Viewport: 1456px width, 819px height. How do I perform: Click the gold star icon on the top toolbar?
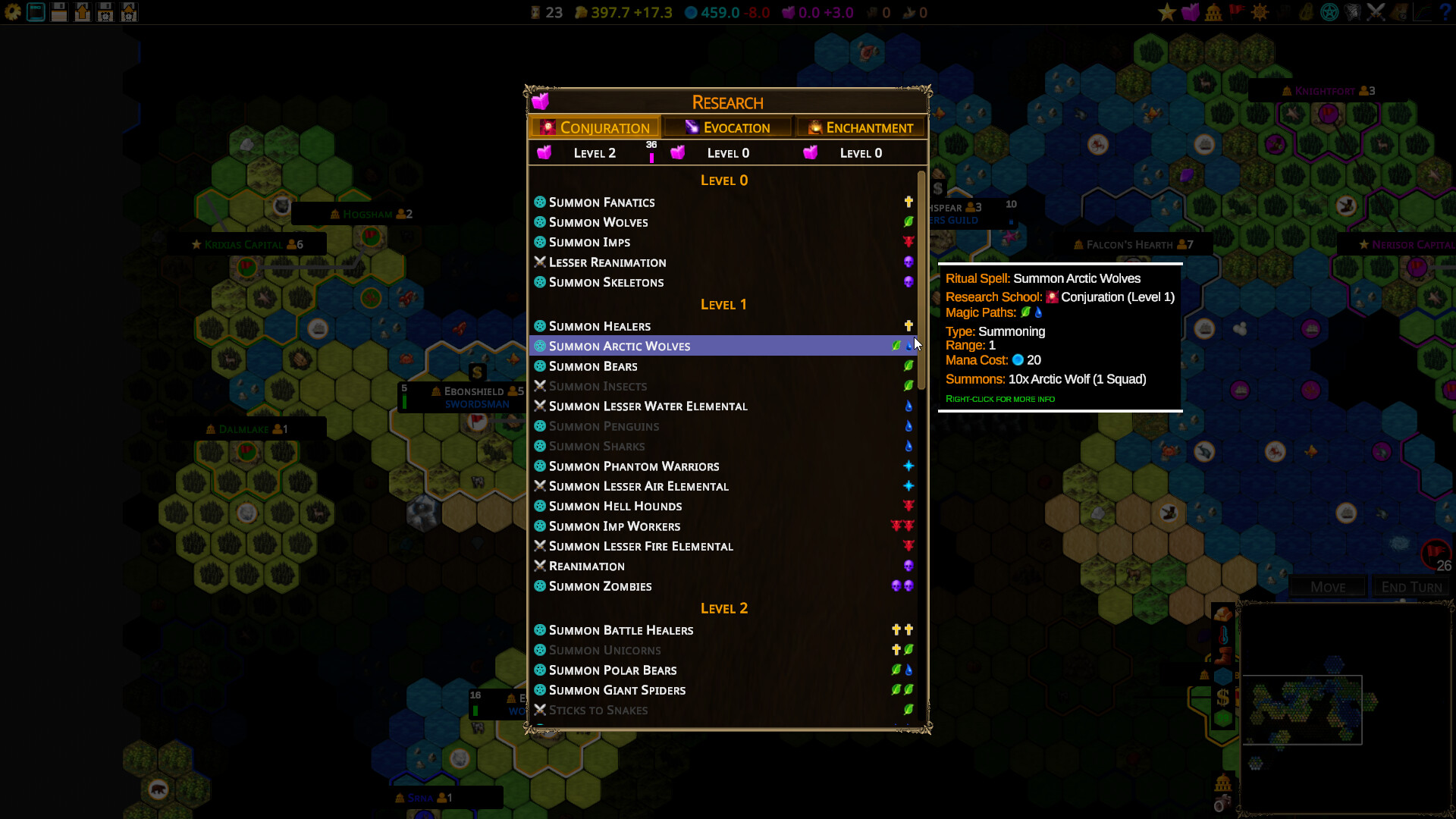pos(1166,12)
